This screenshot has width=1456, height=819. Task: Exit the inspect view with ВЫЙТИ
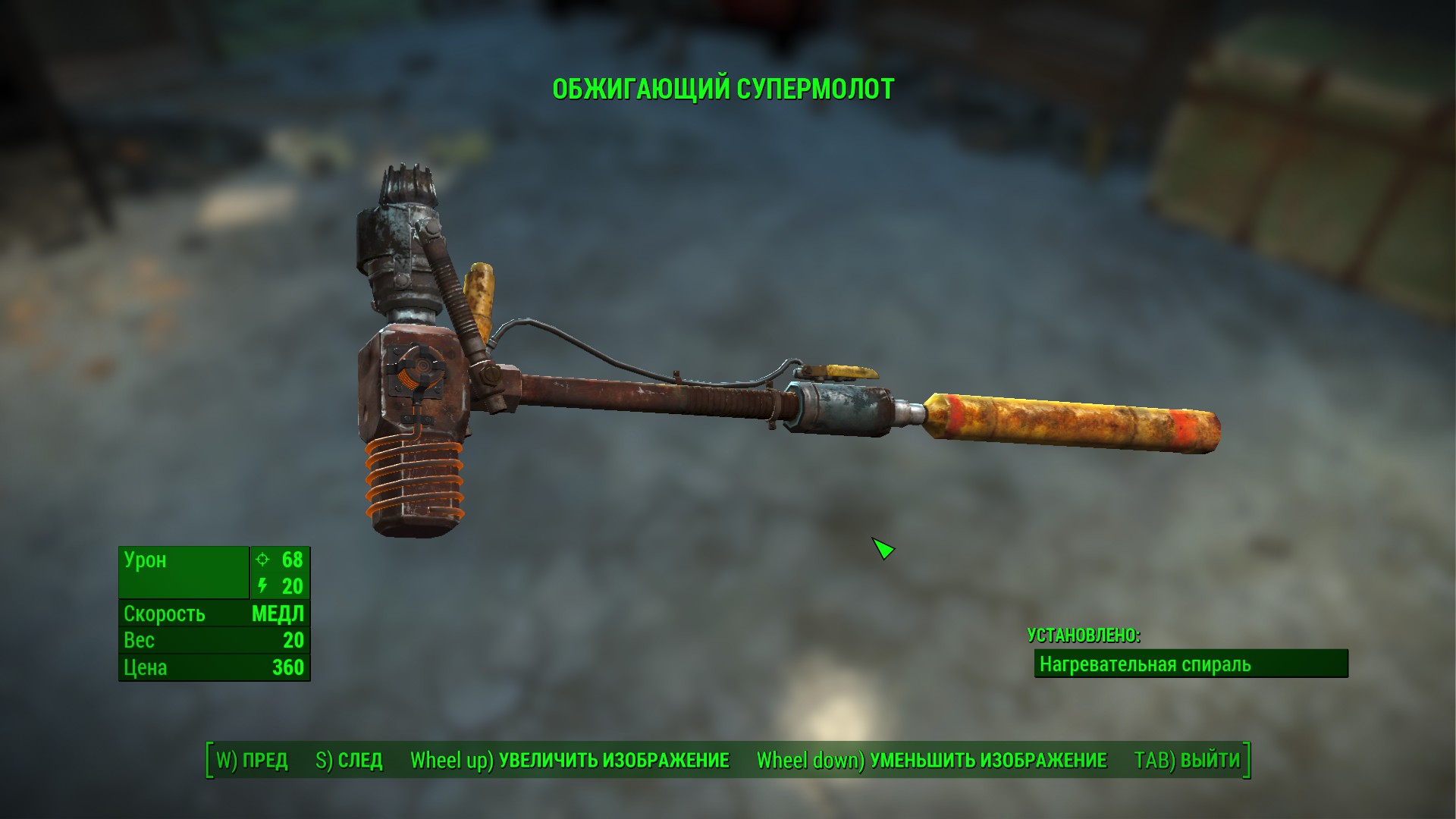coord(1187,761)
